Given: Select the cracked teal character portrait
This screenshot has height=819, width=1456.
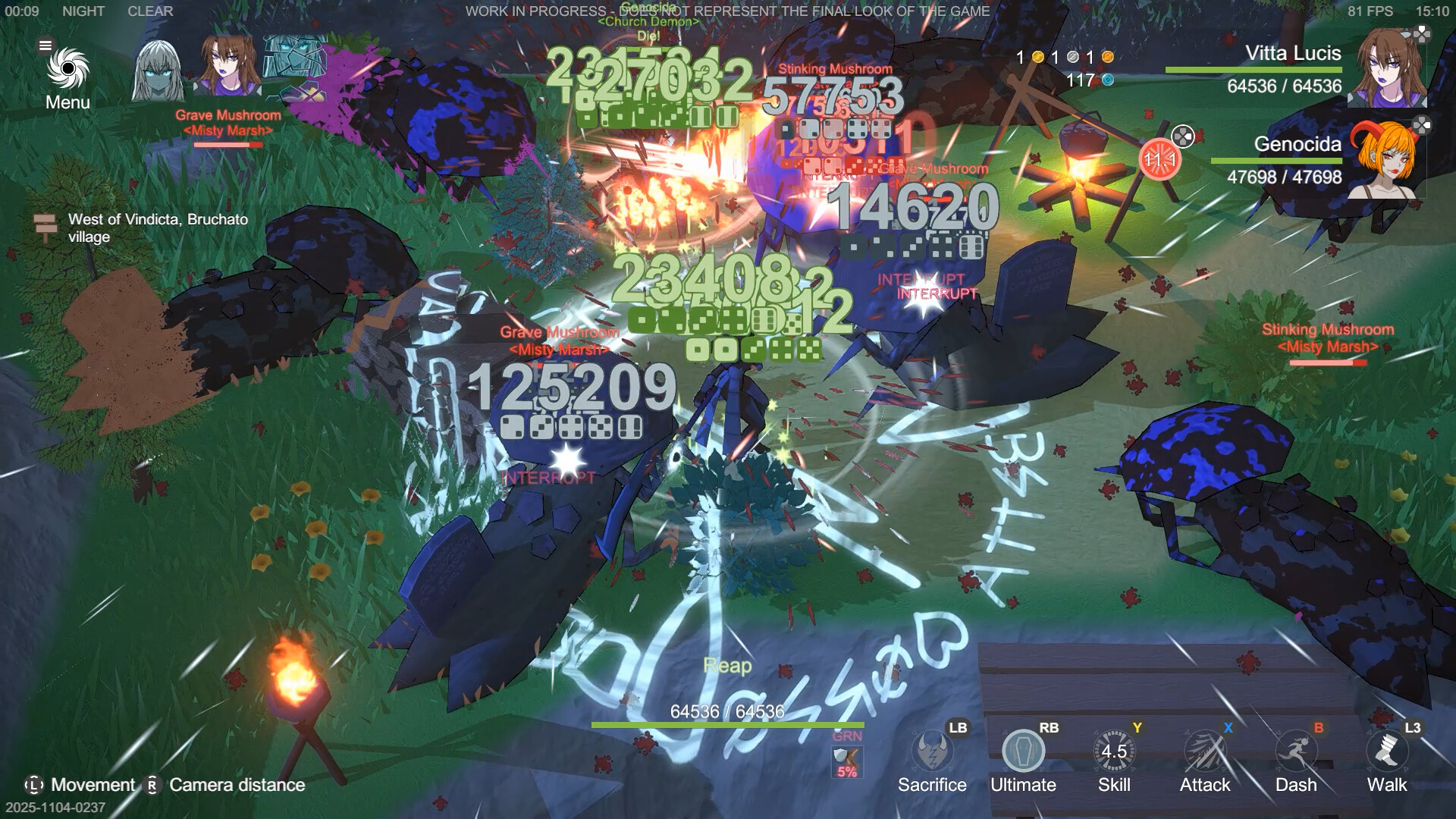Looking at the screenshot, I should (294, 65).
